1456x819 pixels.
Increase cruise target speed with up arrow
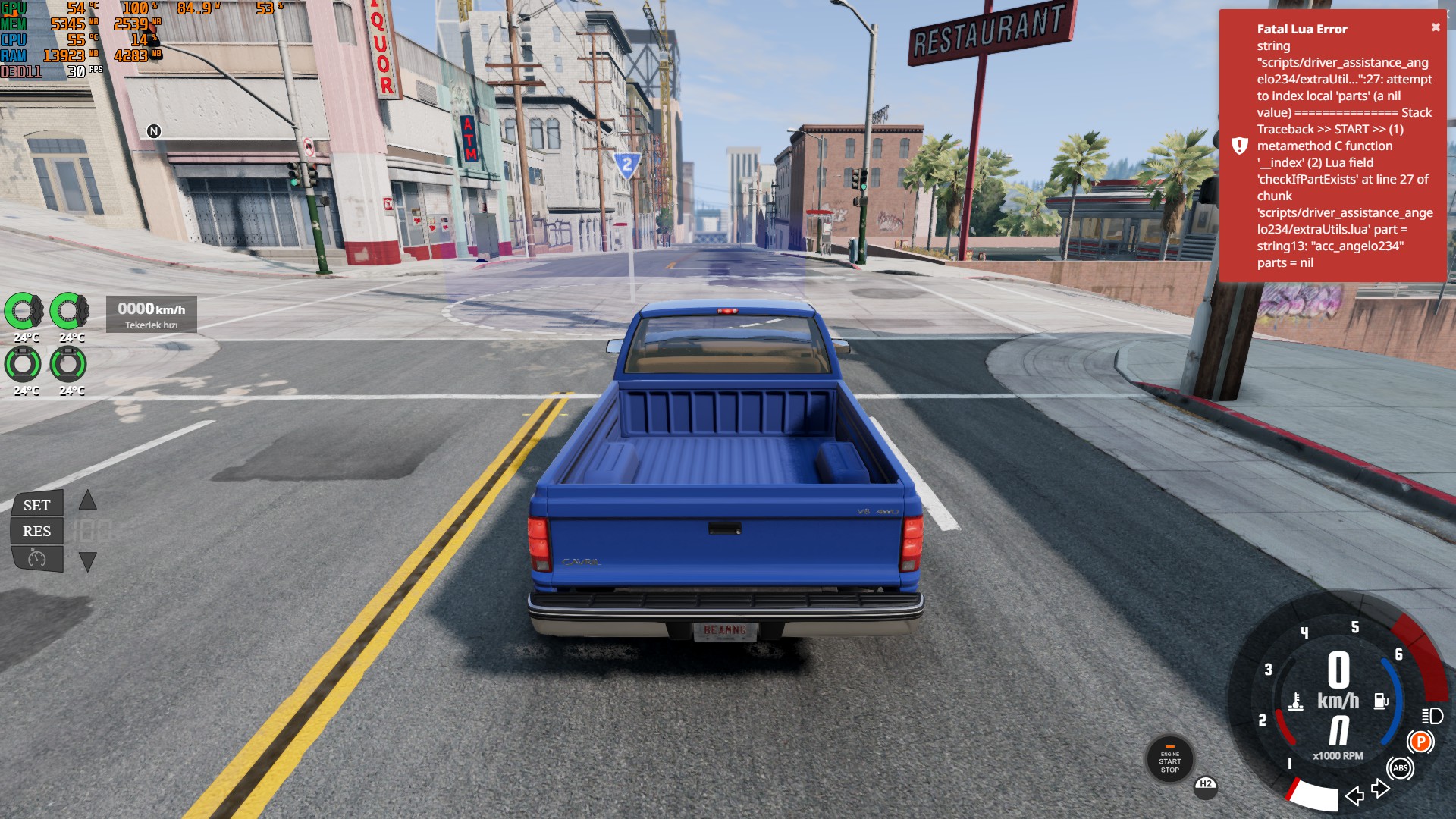[x=88, y=500]
